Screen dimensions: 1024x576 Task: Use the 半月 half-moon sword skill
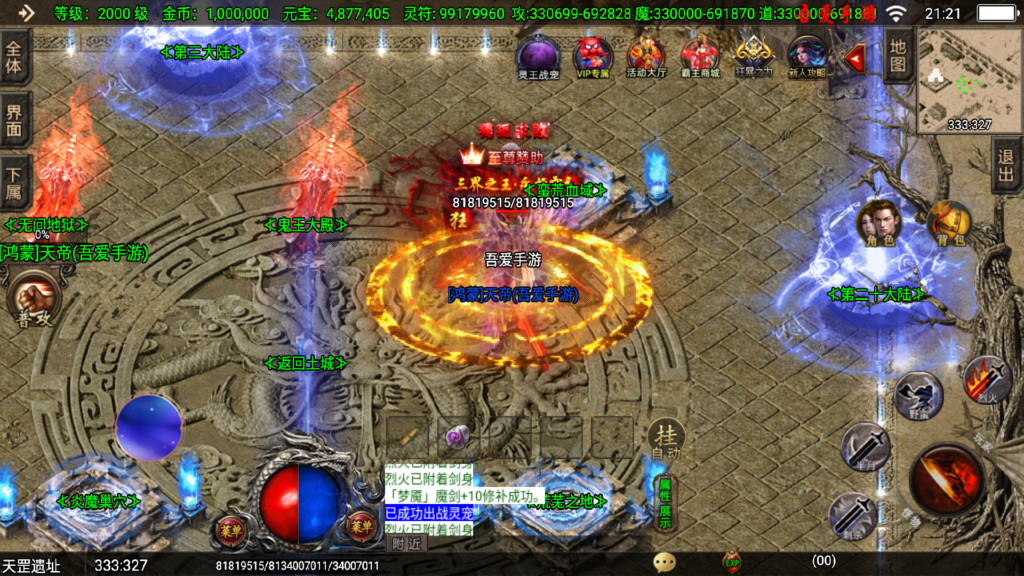point(864,446)
